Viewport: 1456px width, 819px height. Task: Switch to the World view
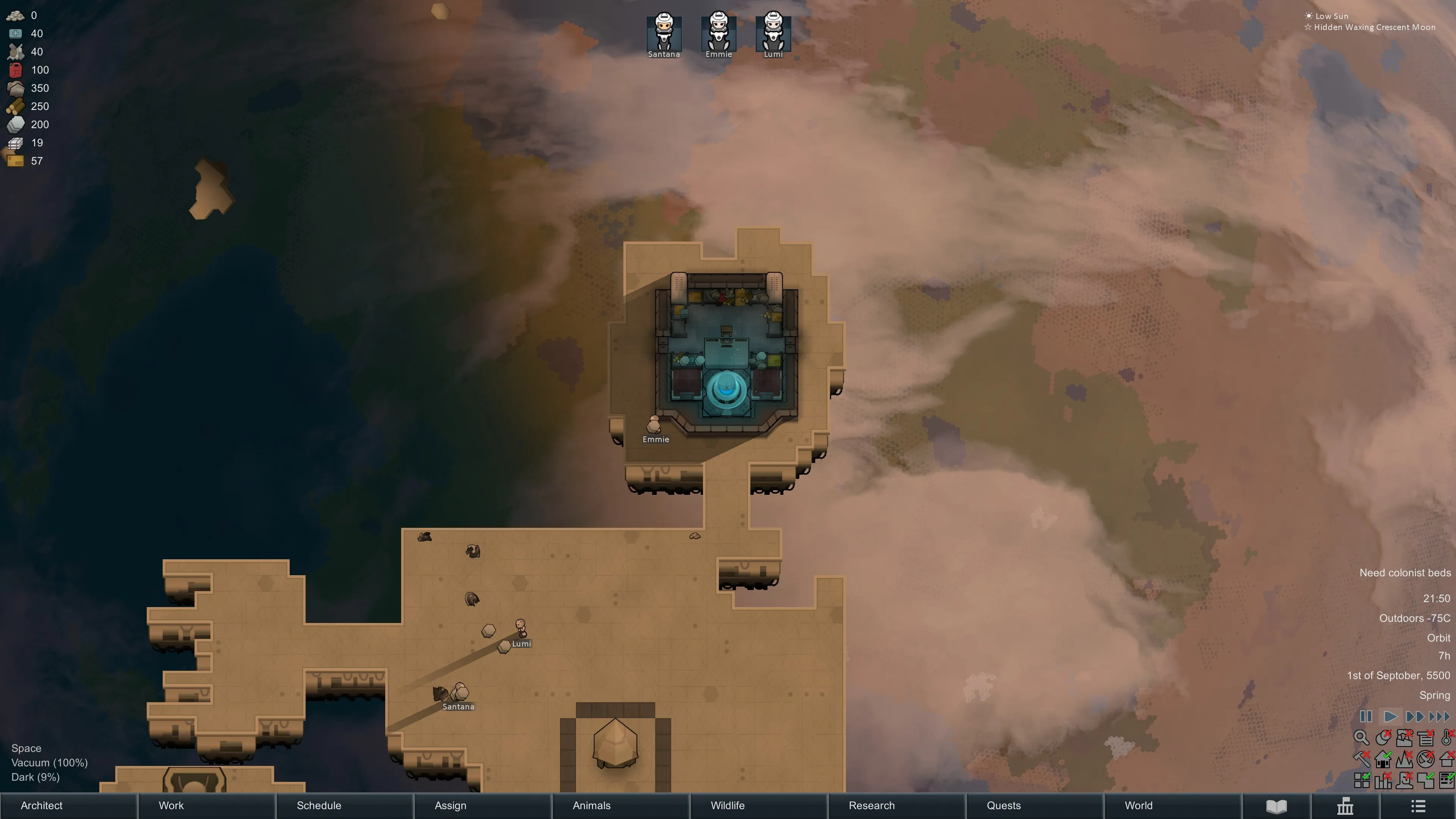coord(1138,805)
